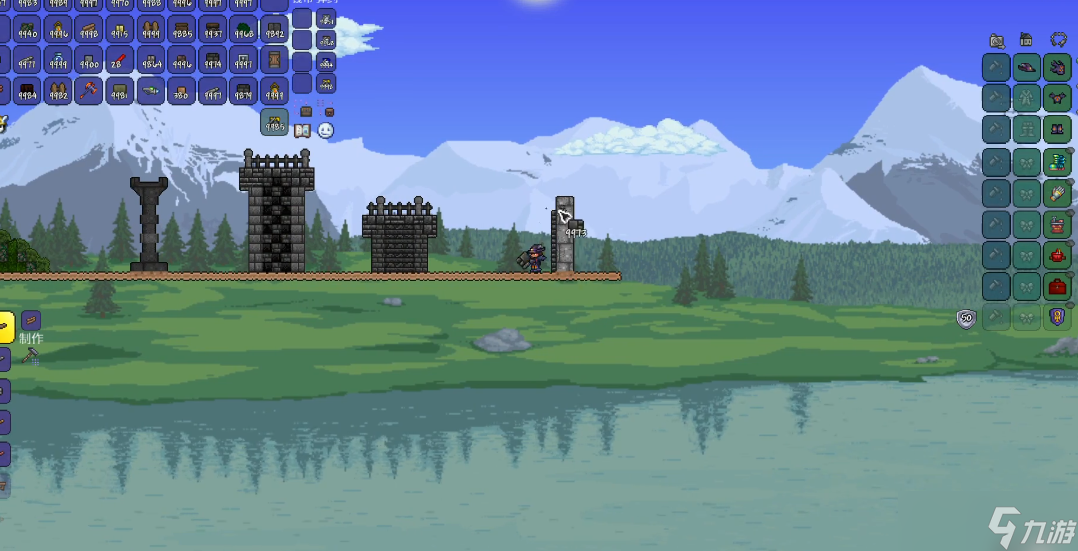Open the crafting window hammer icon
The height and width of the screenshot is (551, 1078).
pyautogui.click(x=31, y=356)
